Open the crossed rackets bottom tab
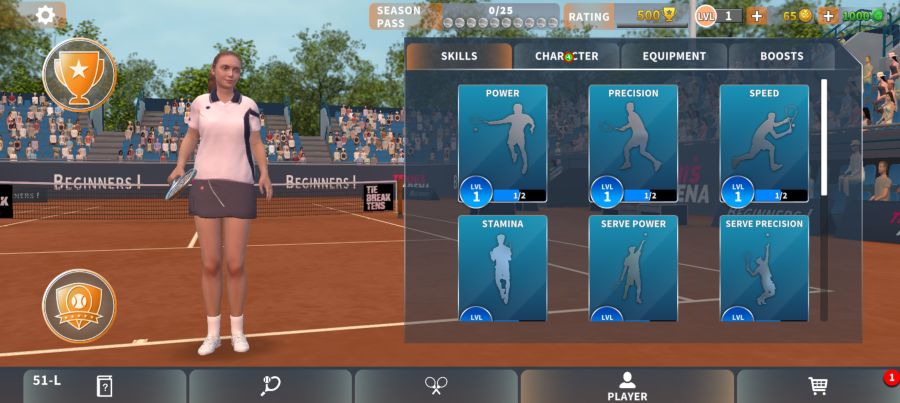900x403 pixels. click(x=436, y=386)
